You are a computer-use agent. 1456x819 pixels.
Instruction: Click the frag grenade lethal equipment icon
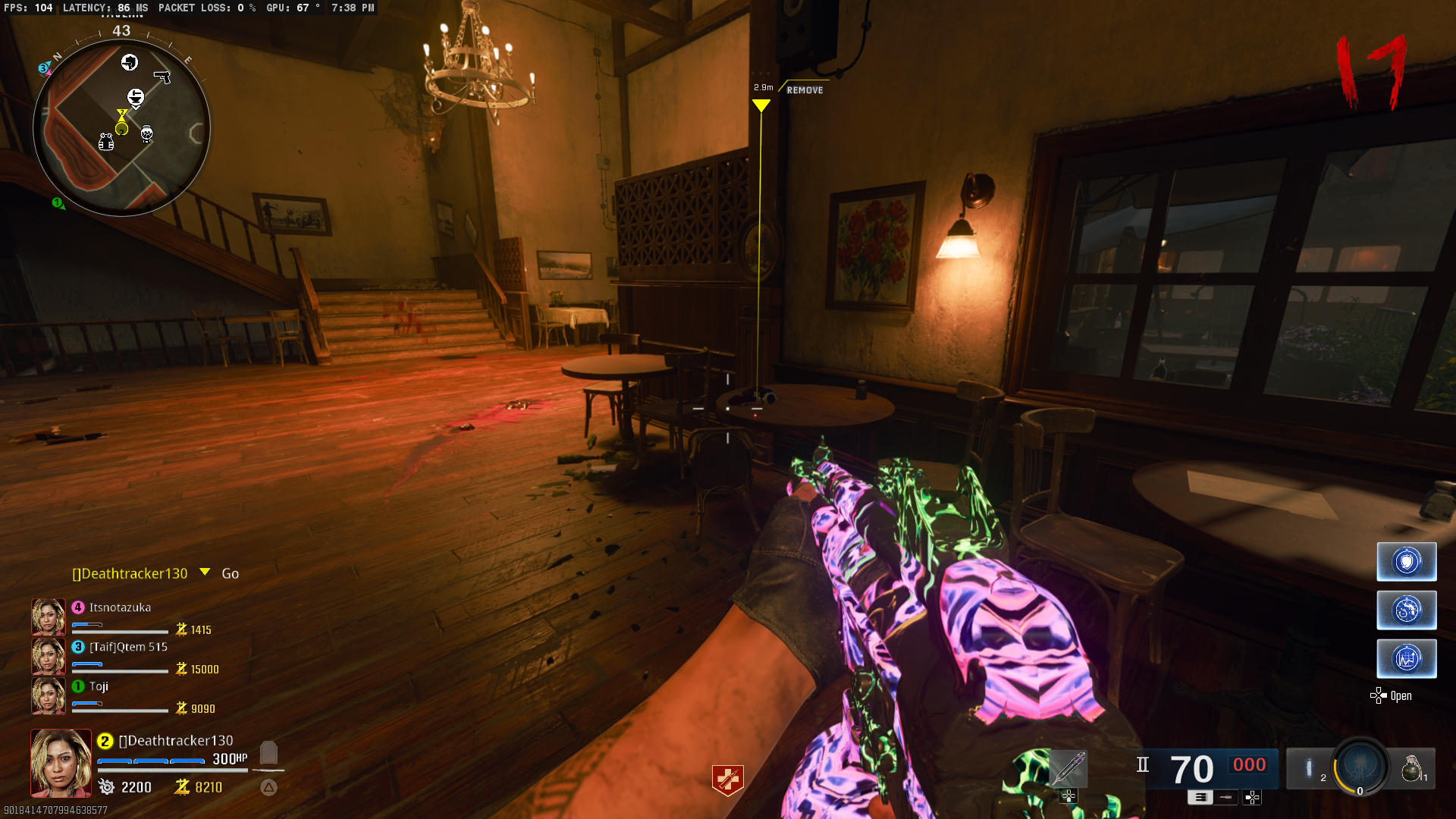[x=1411, y=769]
